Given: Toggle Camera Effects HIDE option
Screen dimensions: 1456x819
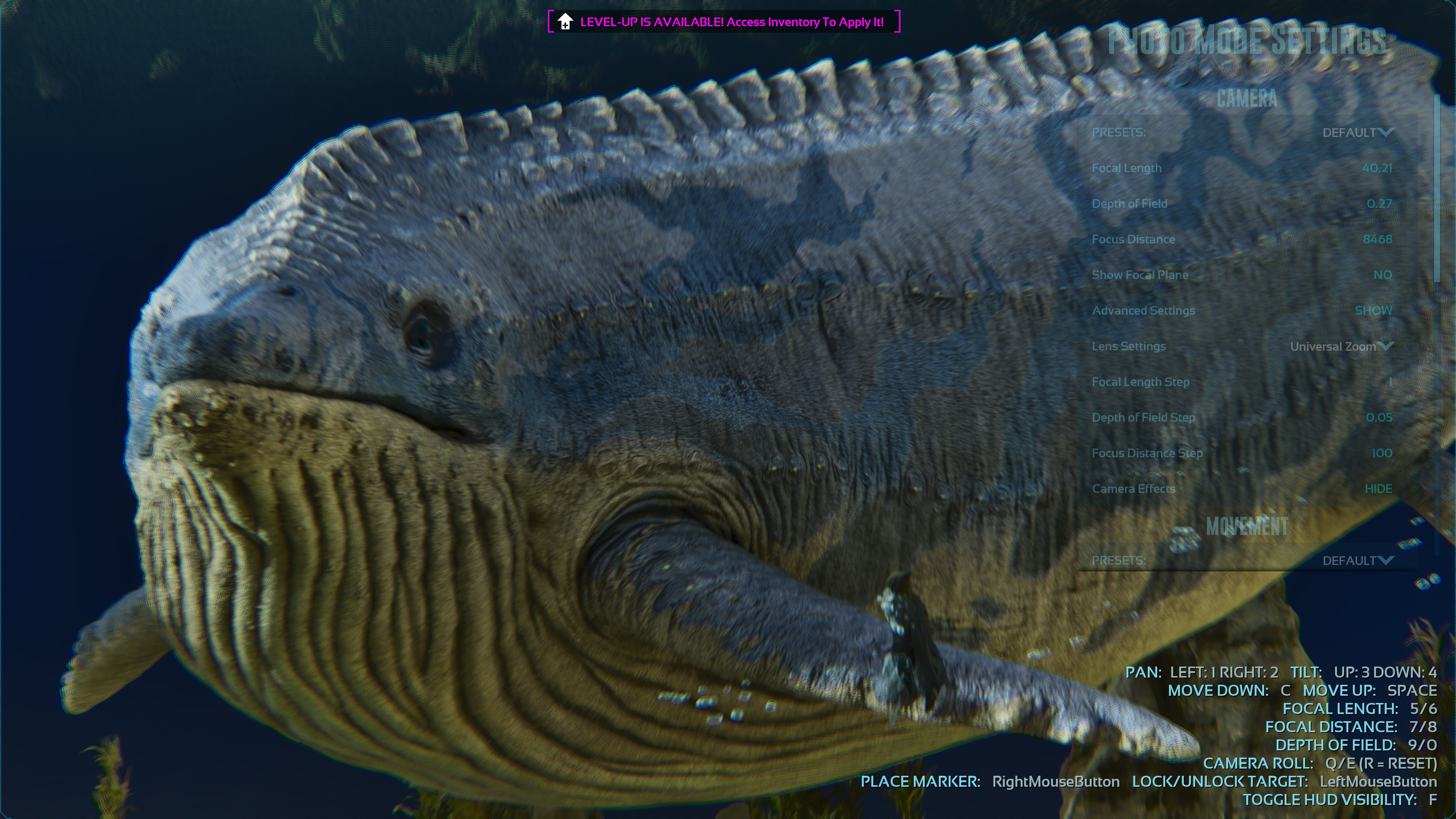Looking at the screenshot, I should [1378, 489].
